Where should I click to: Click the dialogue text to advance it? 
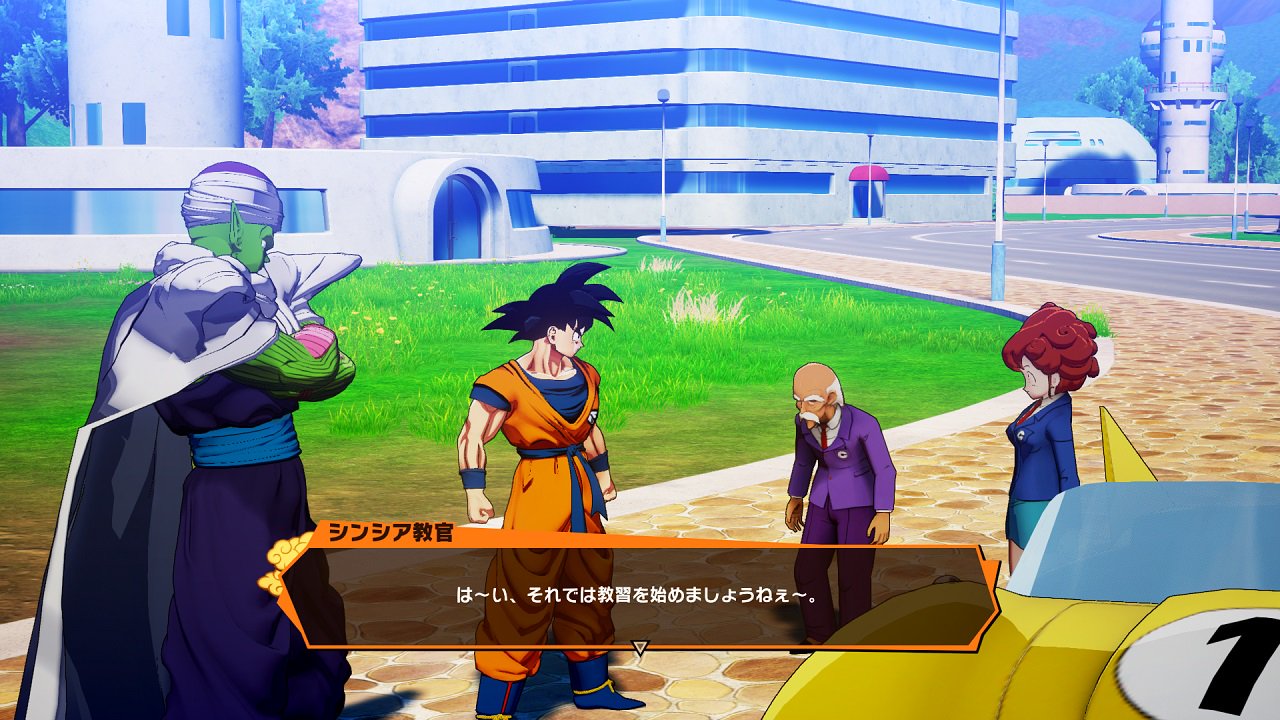click(x=640, y=594)
